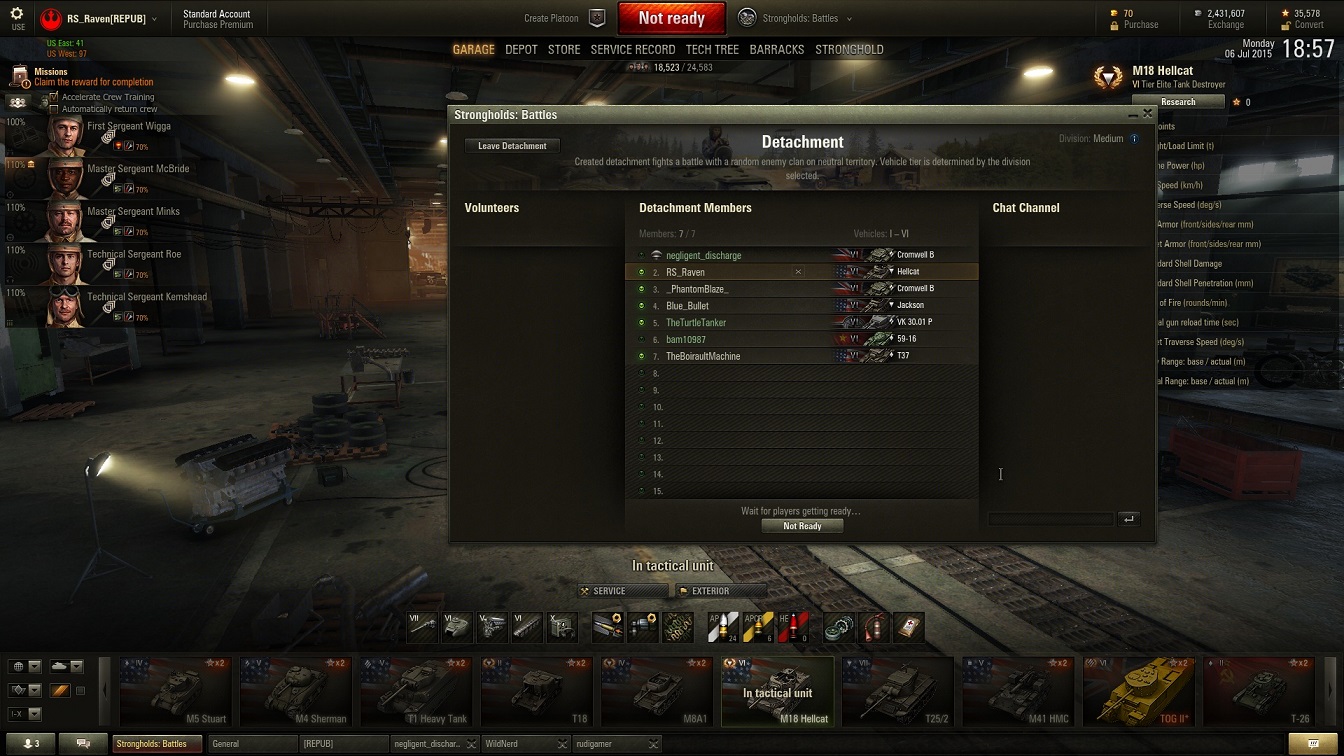Click the chat message input field
This screenshot has height=756, width=1344.
coord(1050,519)
